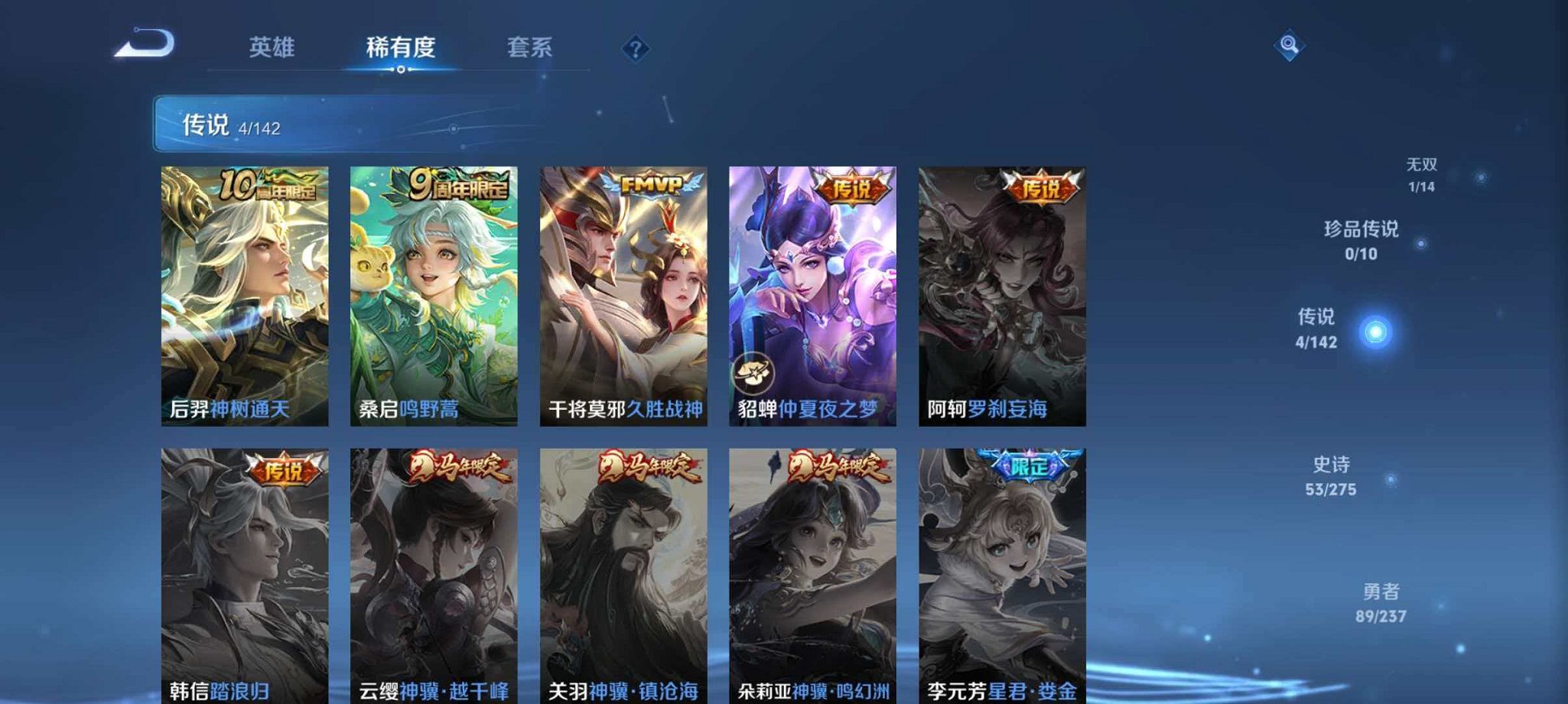Viewport: 1568px width, 704px height.
Task: Click the 10周年限定 badge on 后羿's skin
Action: point(268,183)
